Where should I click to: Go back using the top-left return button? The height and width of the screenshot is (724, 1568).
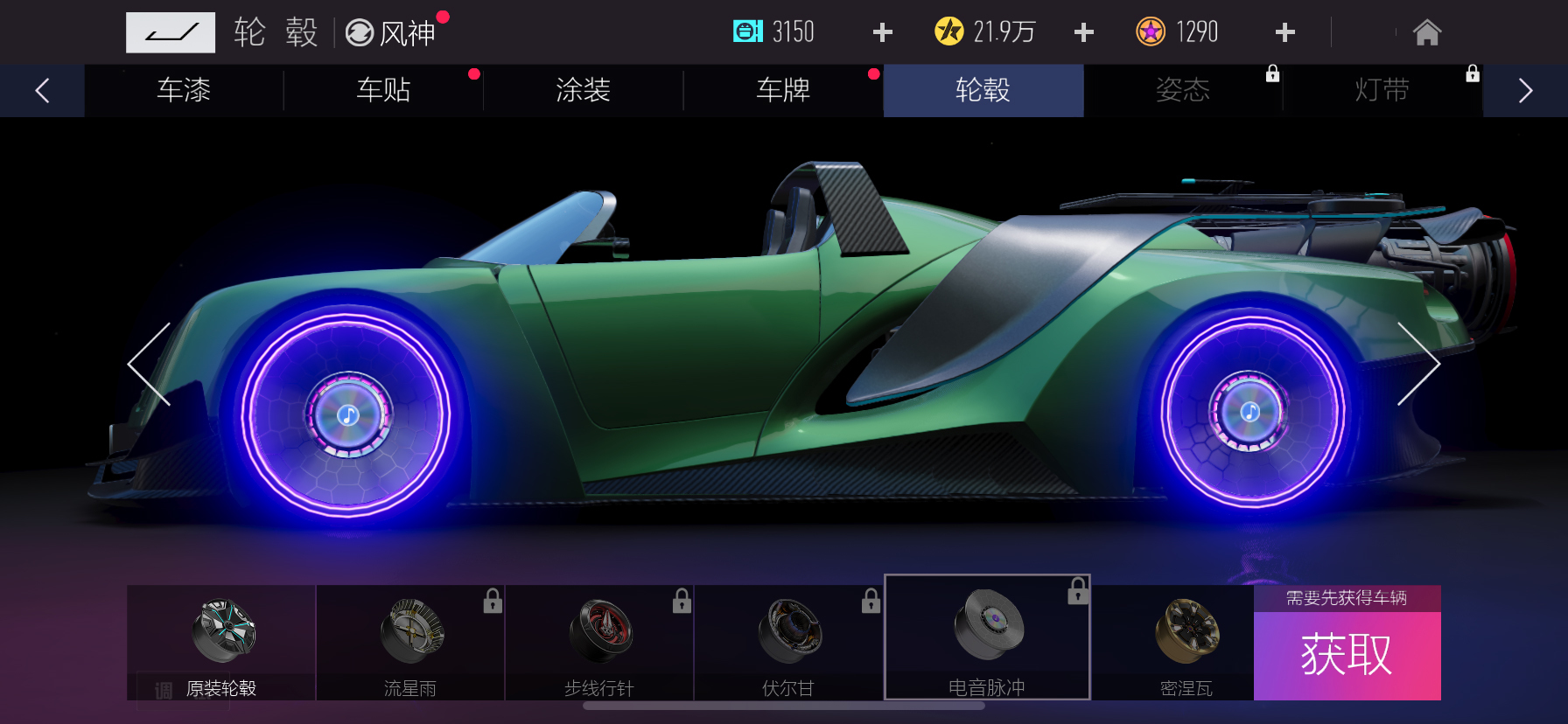(171, 33)
